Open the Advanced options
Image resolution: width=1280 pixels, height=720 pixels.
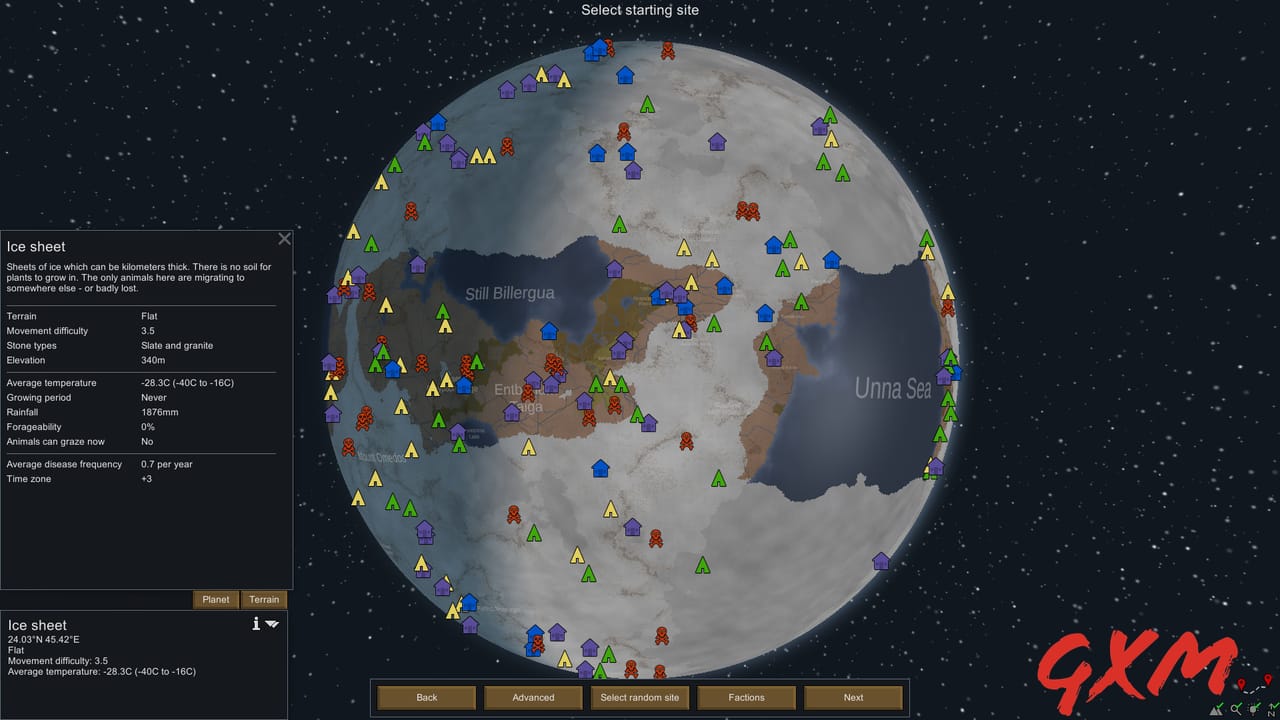(x=533, y=697)
